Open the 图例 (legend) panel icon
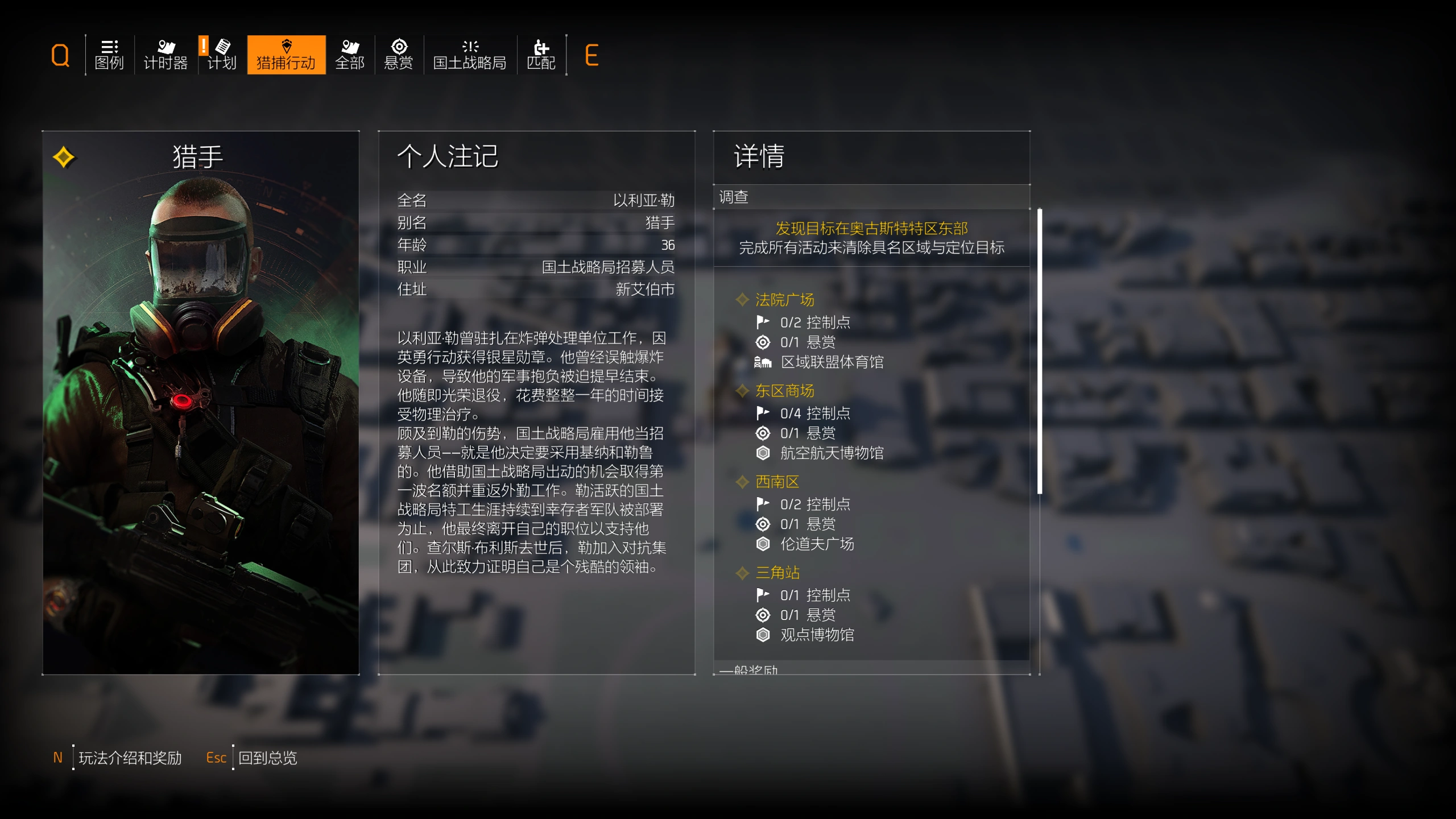1456x819 pixels. 109,55
